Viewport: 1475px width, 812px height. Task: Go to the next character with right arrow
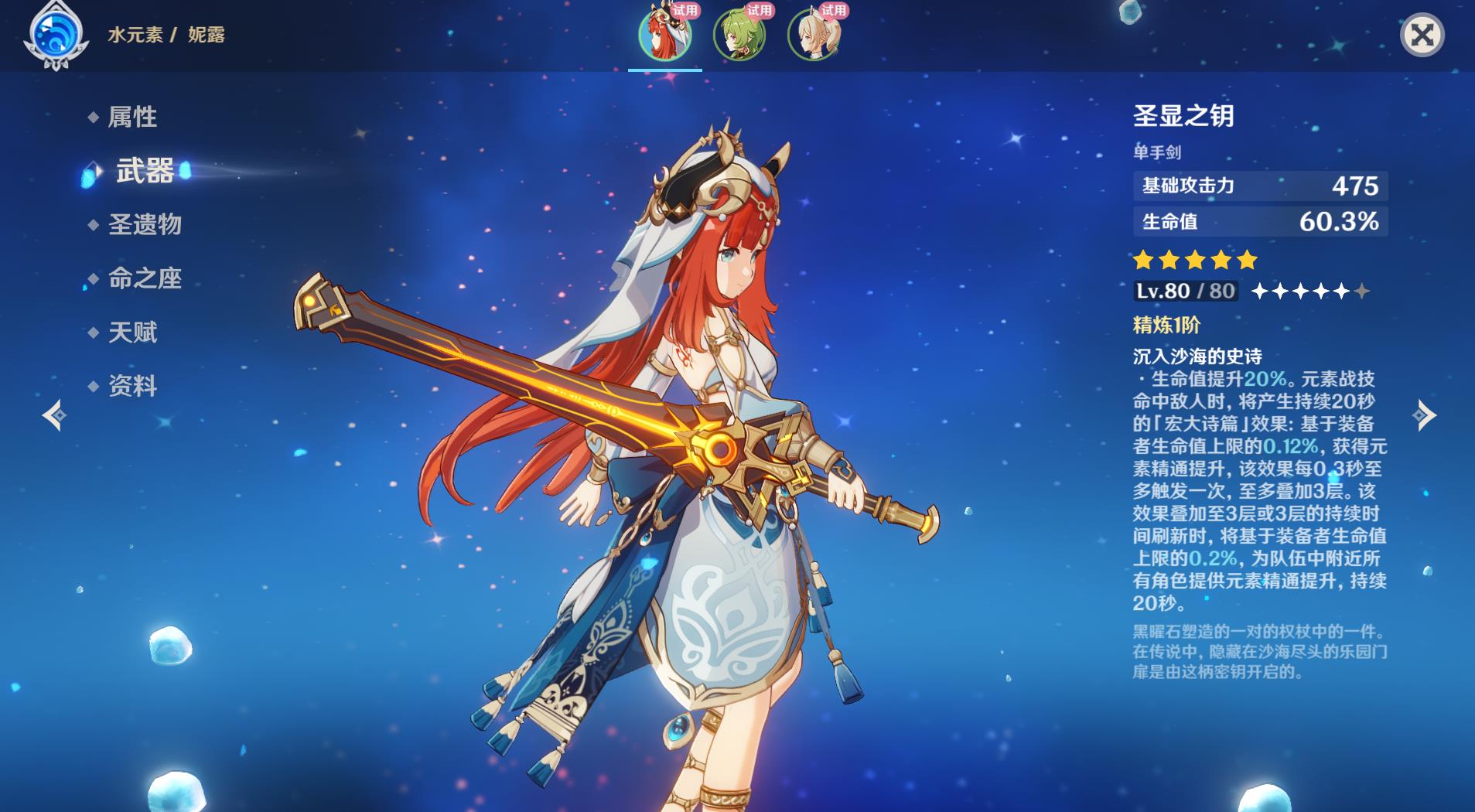pyautogui.click(x=1424, y=415)
